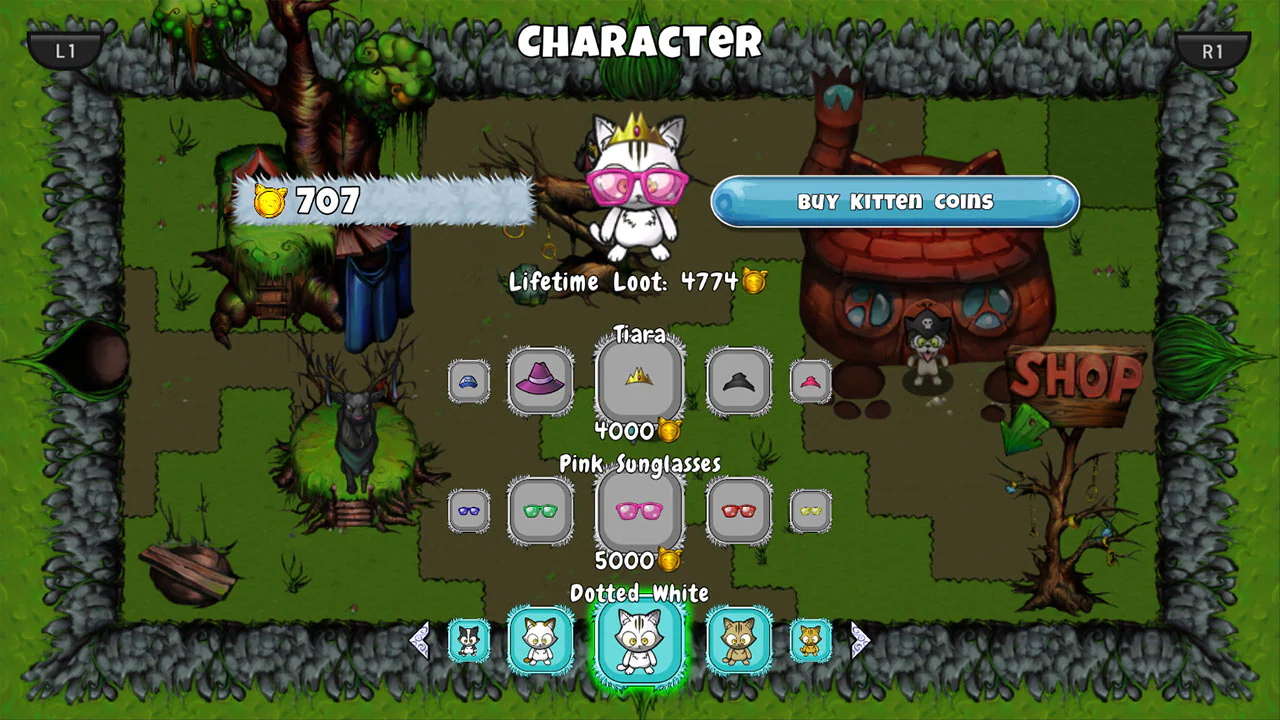This screenshot has height=720, width=1280.
Task: Switch screens using the L1 tab
Action: point(64,48)
